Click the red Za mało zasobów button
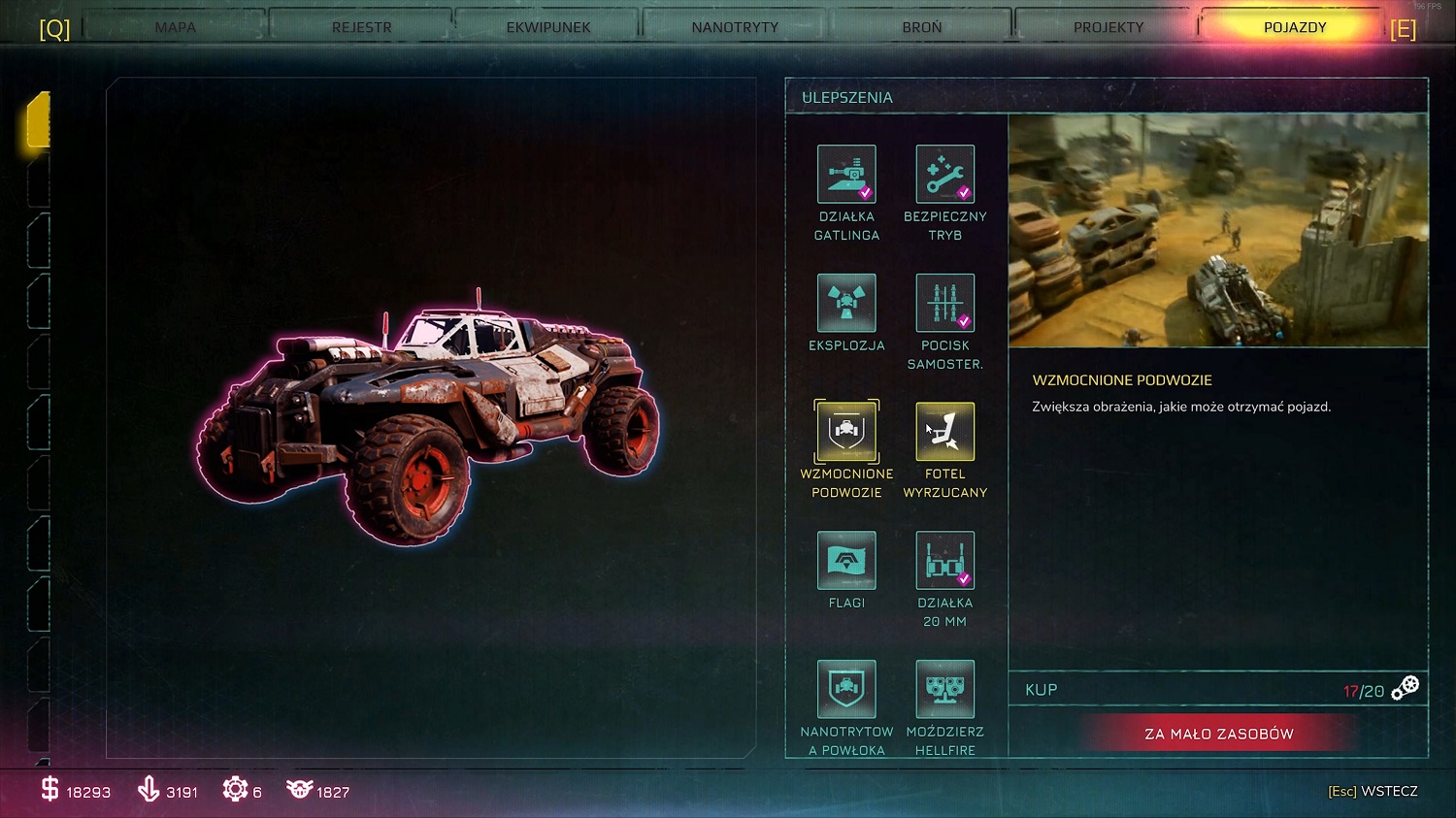Image resolution: width=1456 pixels, height=818 pixels. [1218, 734]
